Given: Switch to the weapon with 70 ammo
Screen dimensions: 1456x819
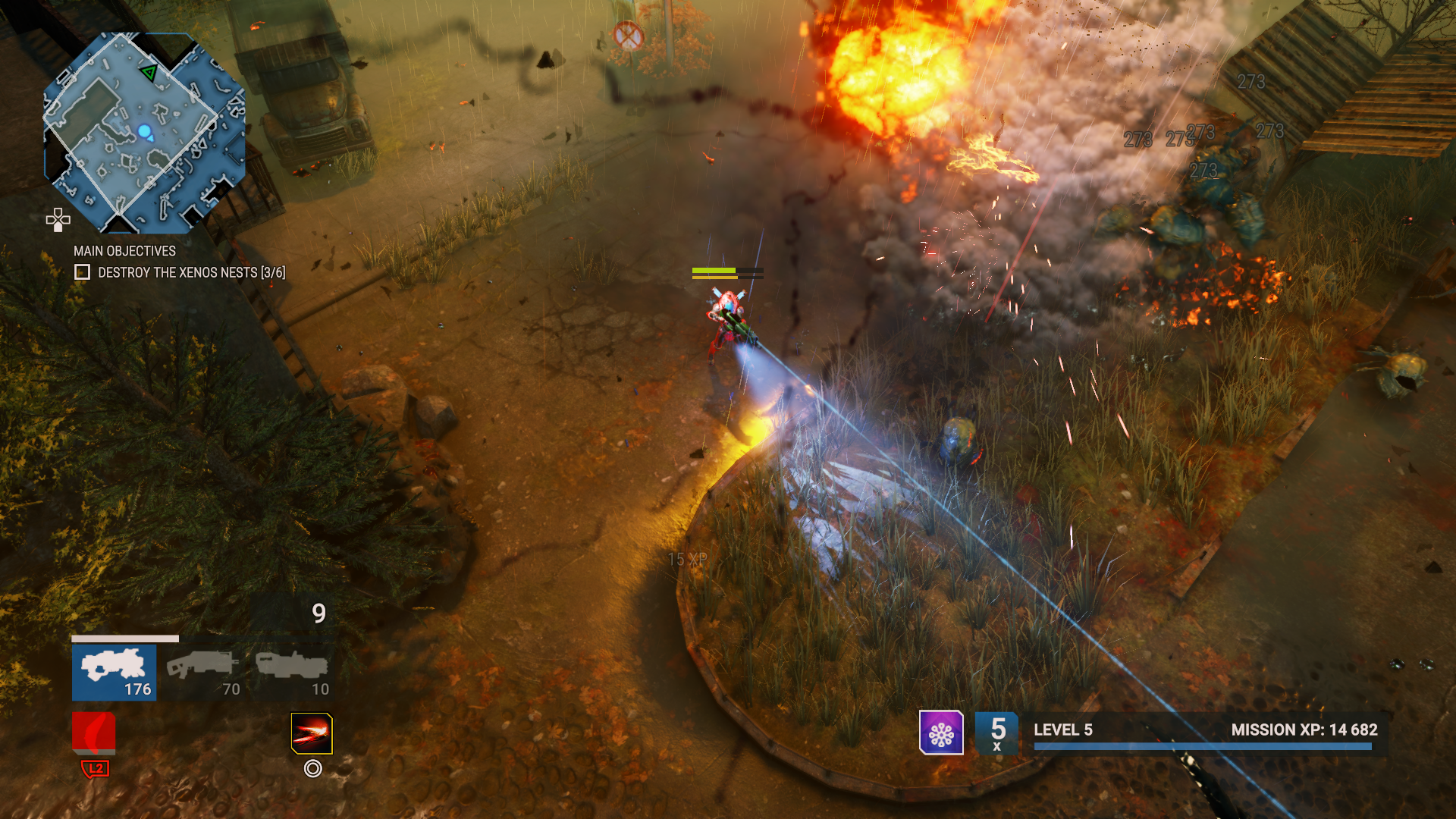Looking at the screenshot, I should coord(202,672).
